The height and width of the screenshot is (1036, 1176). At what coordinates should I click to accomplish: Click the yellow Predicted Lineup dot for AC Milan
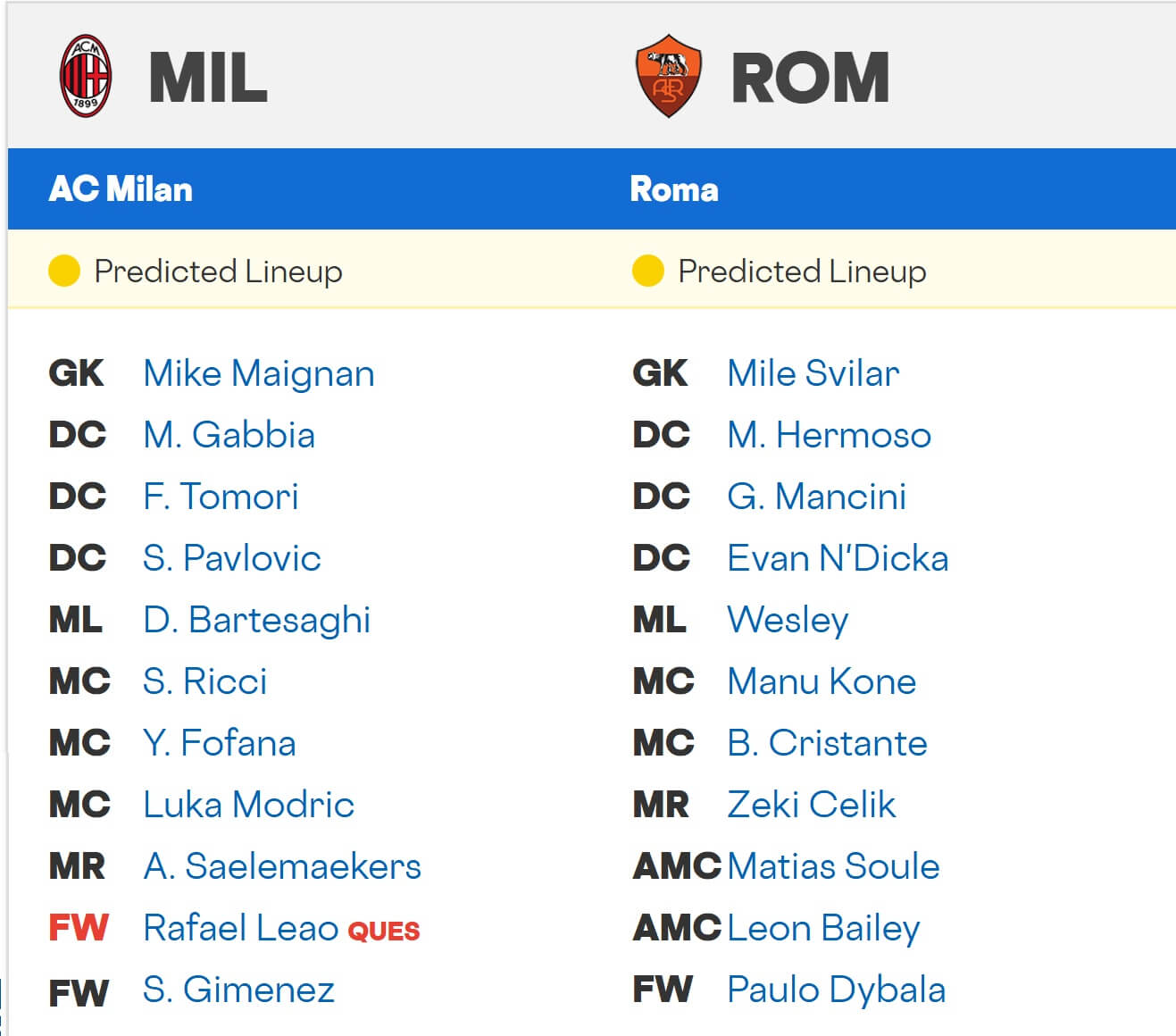click(64, 271)
